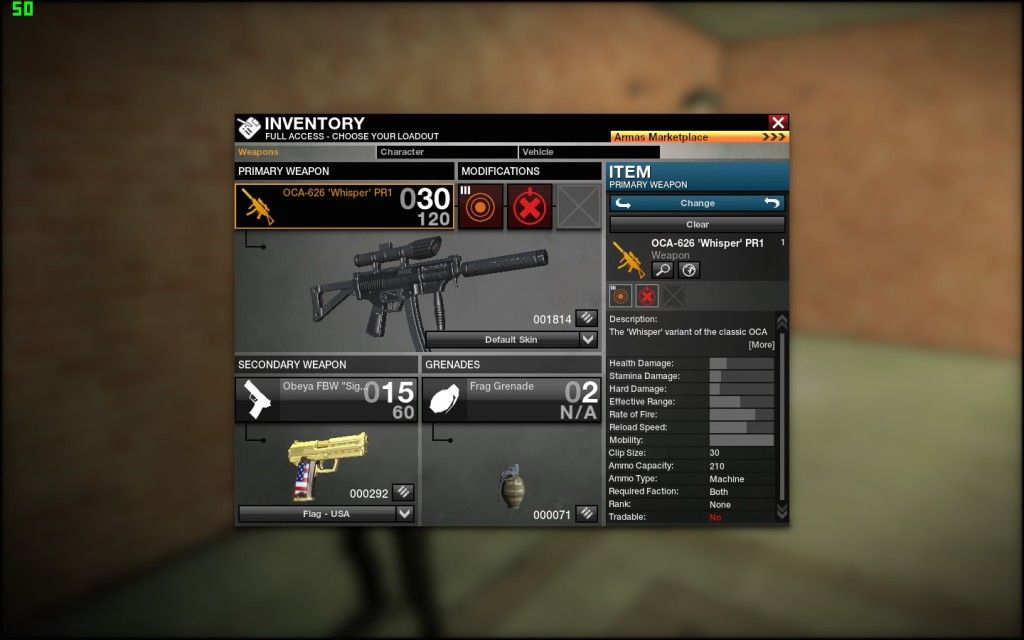Select the Weapons tab
The height and width of the screenshot is (640, 1024).
[304, 152]
